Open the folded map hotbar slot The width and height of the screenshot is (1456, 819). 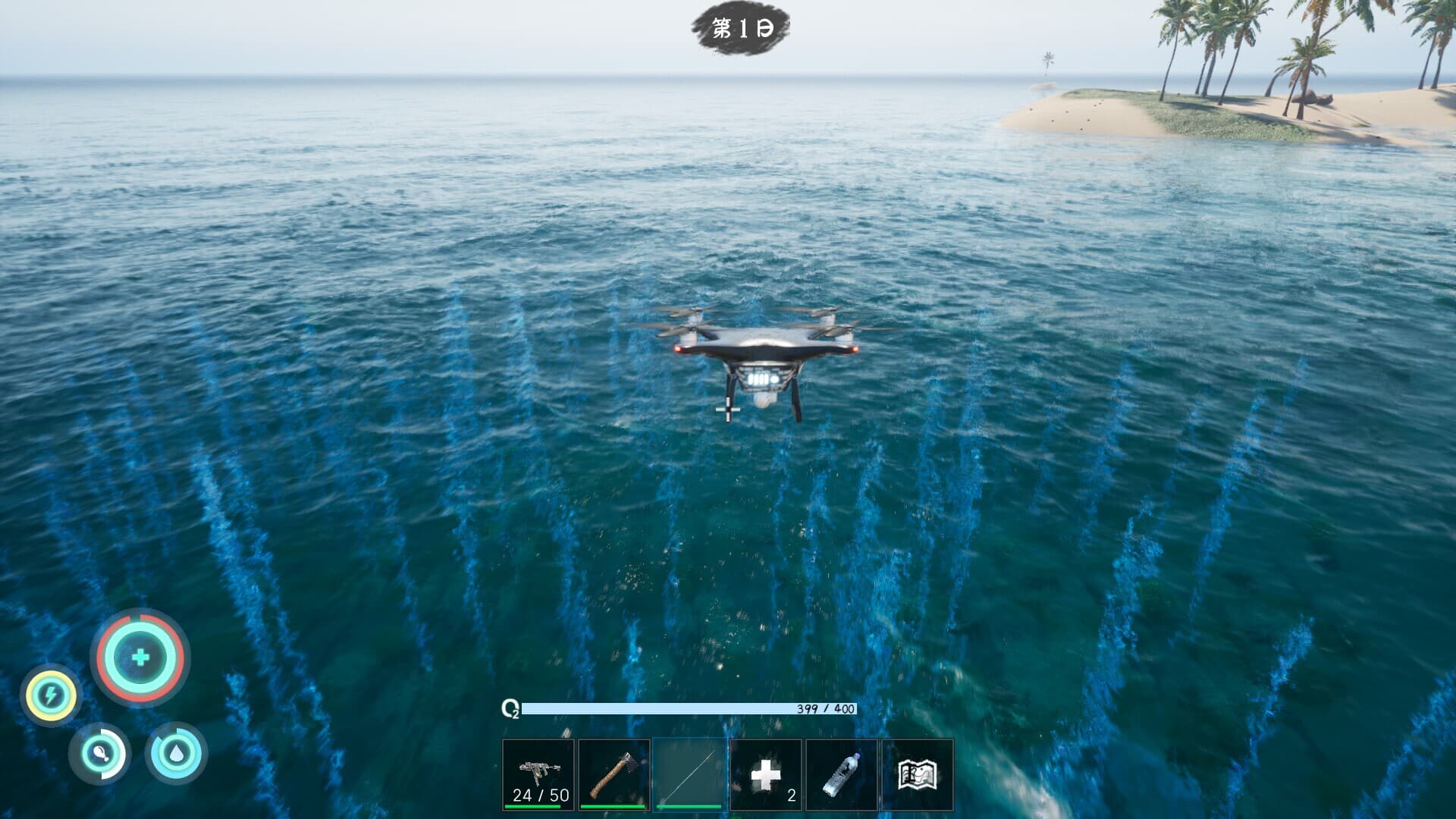coord(918,774)
